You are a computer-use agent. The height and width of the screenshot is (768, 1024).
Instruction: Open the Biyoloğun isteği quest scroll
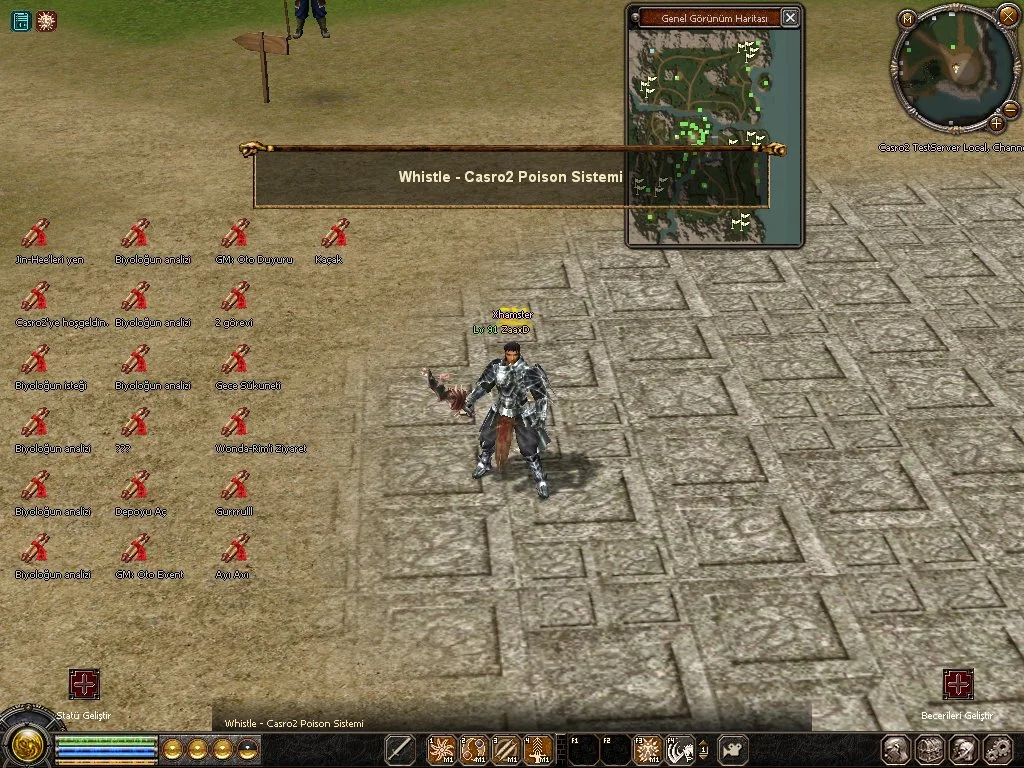pos(35,360)
